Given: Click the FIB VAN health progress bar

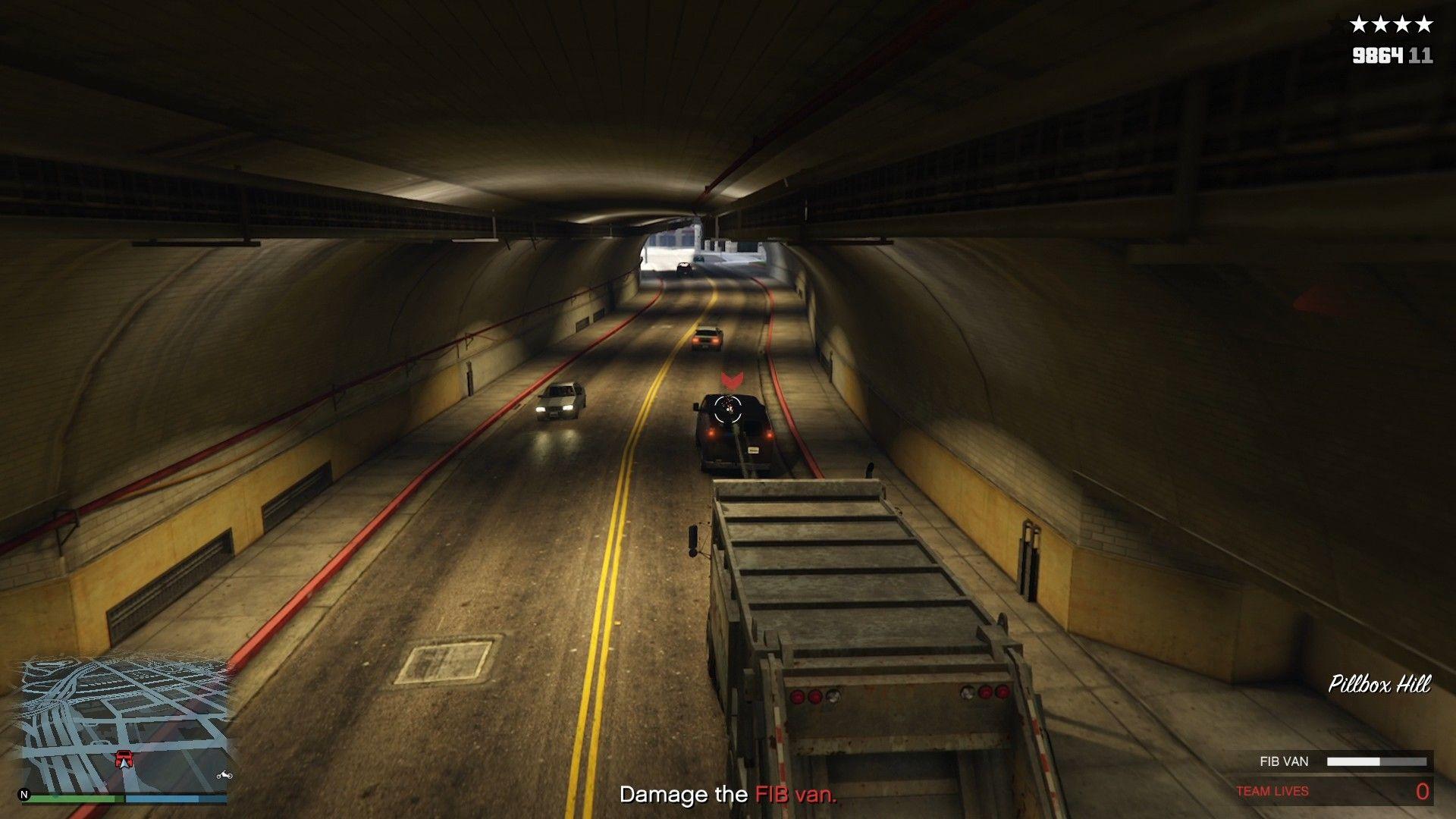Looking at the screenshot, I should coord(1377,761).
